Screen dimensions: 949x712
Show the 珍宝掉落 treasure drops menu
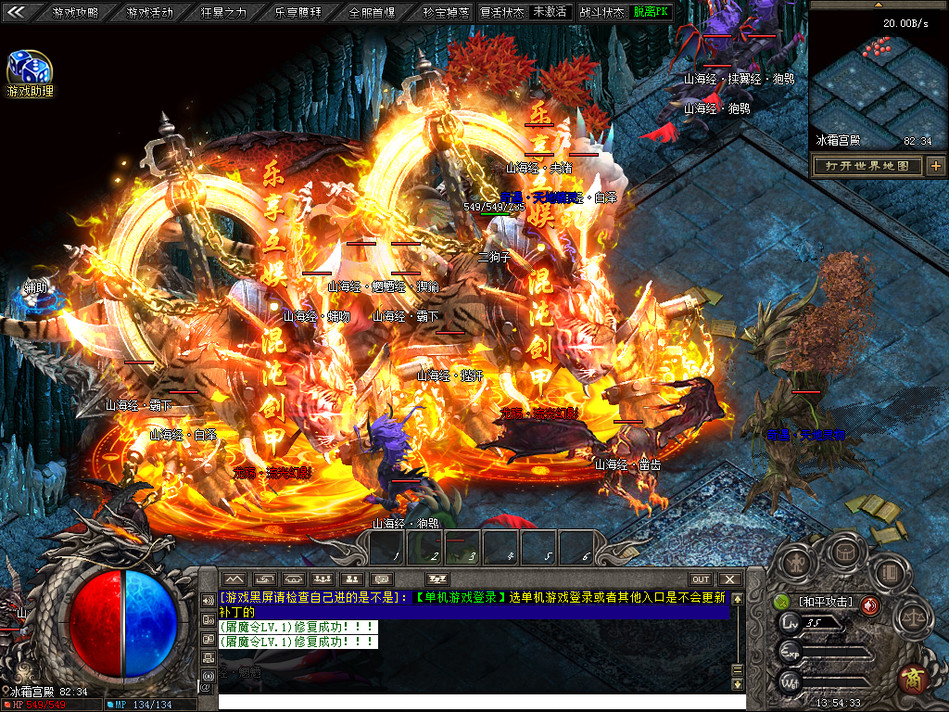[x=446, y=13]
